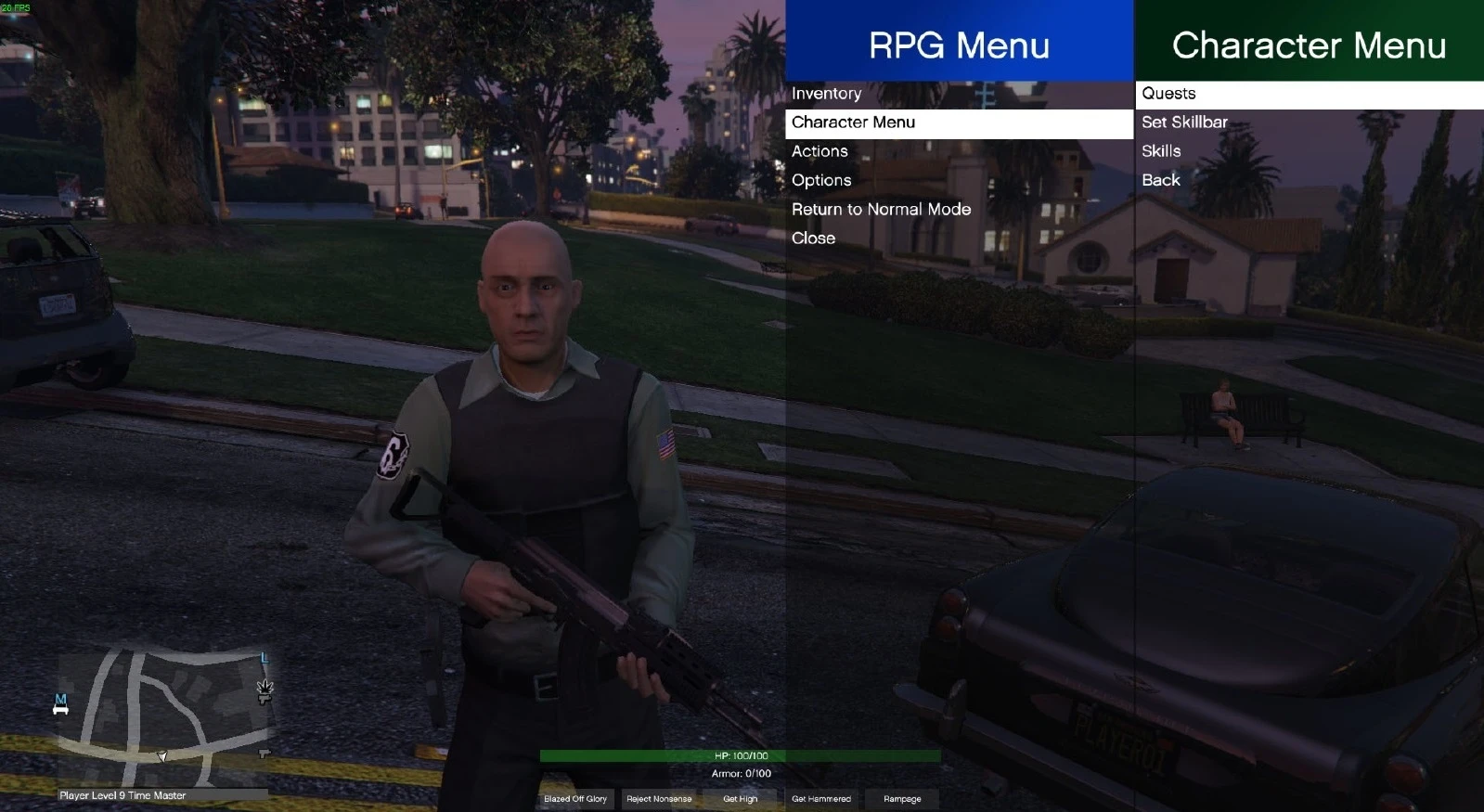
Task: Trigger the Blazed Off Glory ability
Action: (574, 798)
